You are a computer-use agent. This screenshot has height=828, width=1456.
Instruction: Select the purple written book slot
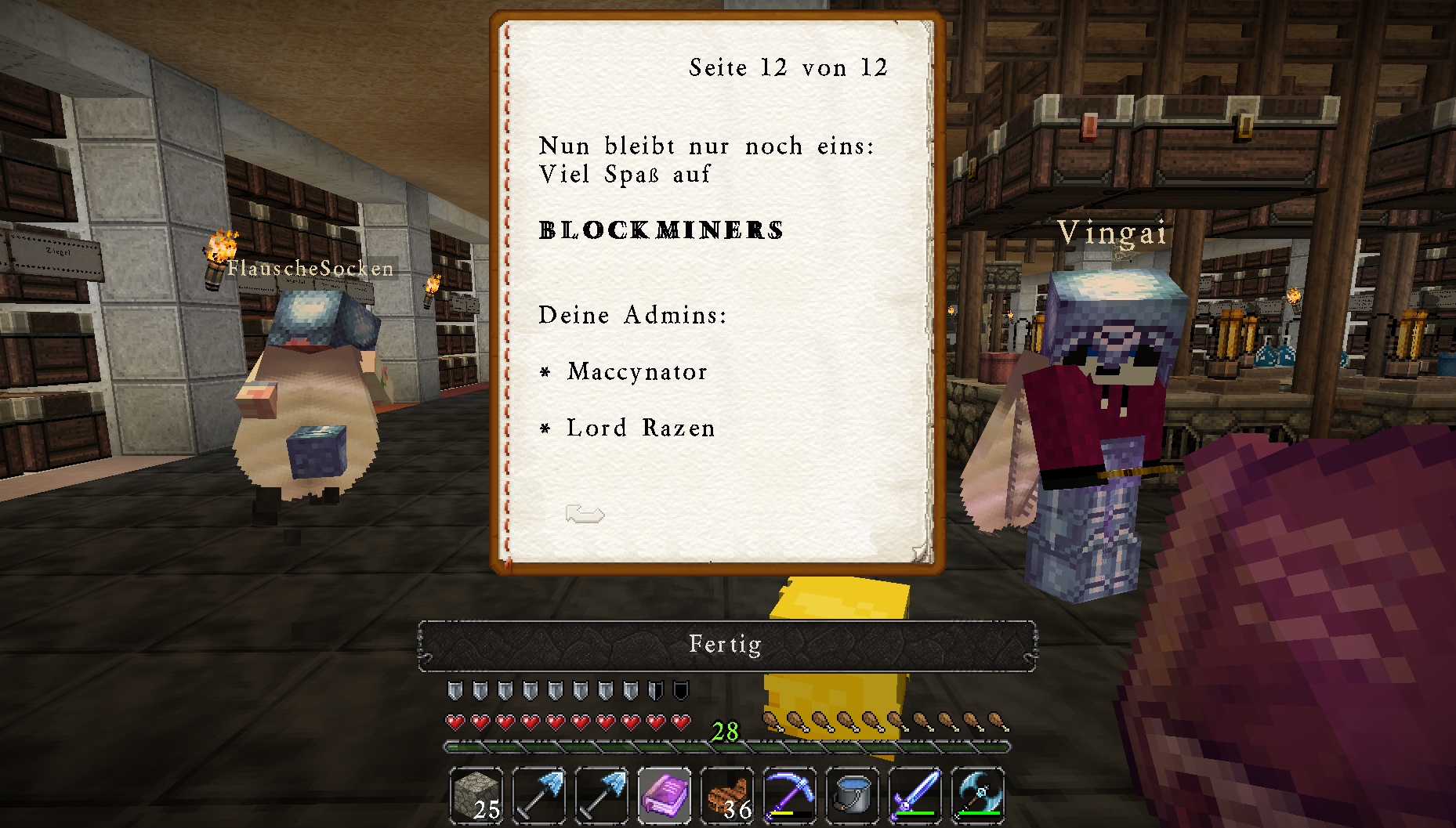click(x=665, y=795)
